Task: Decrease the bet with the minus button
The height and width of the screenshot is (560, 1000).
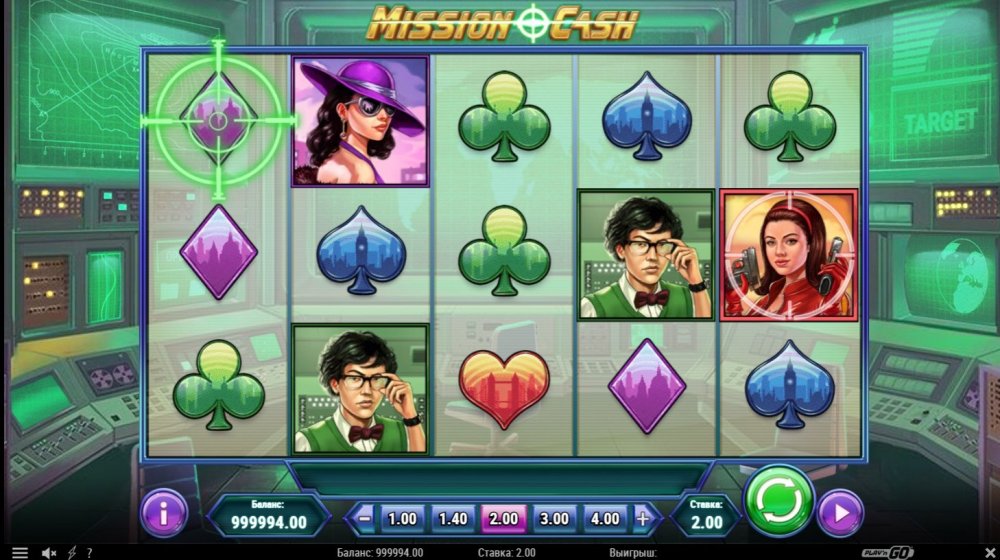Action: coord(365,519)
